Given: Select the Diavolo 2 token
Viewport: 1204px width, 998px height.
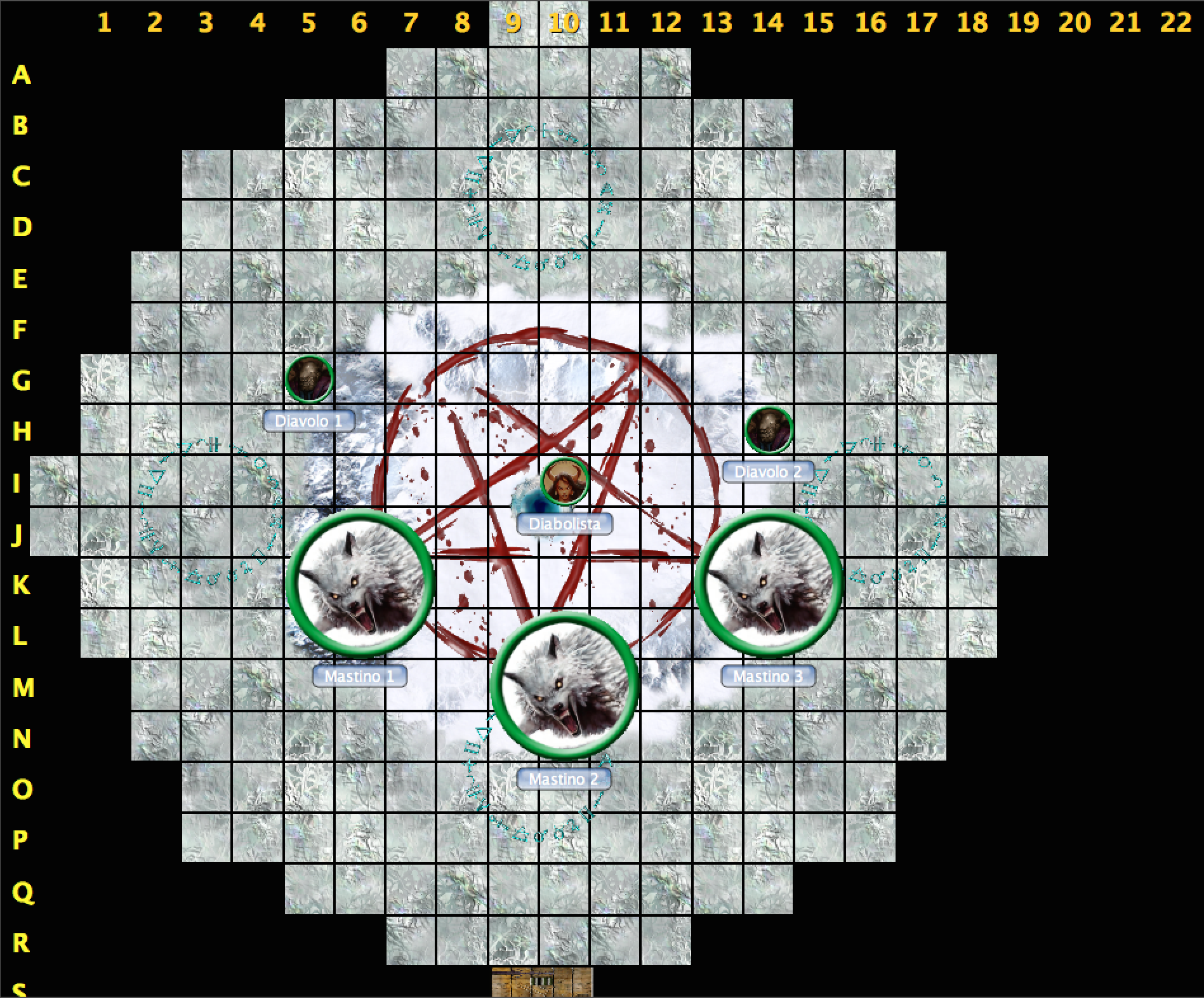Looking at the screenshot, I should point(769,430).
